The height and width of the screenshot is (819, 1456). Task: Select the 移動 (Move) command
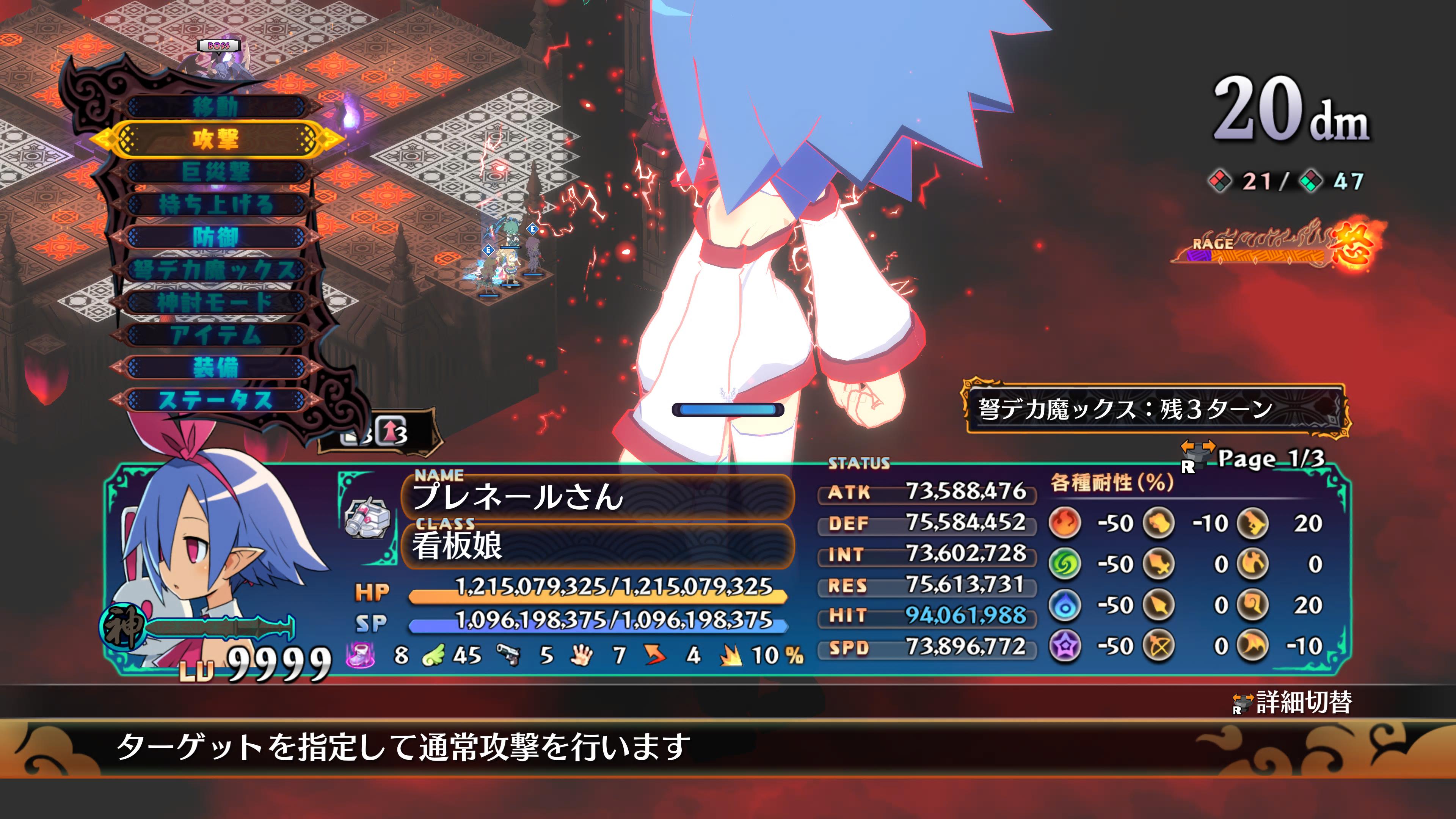click(215, 106)
